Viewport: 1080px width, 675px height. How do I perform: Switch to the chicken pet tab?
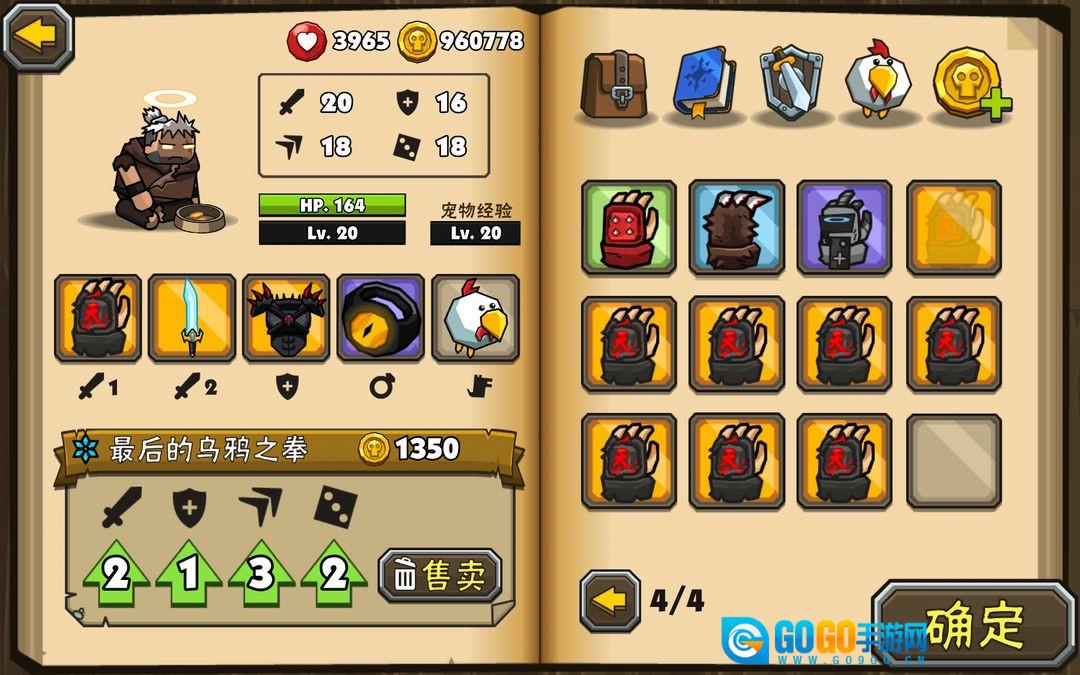(879, 82)
